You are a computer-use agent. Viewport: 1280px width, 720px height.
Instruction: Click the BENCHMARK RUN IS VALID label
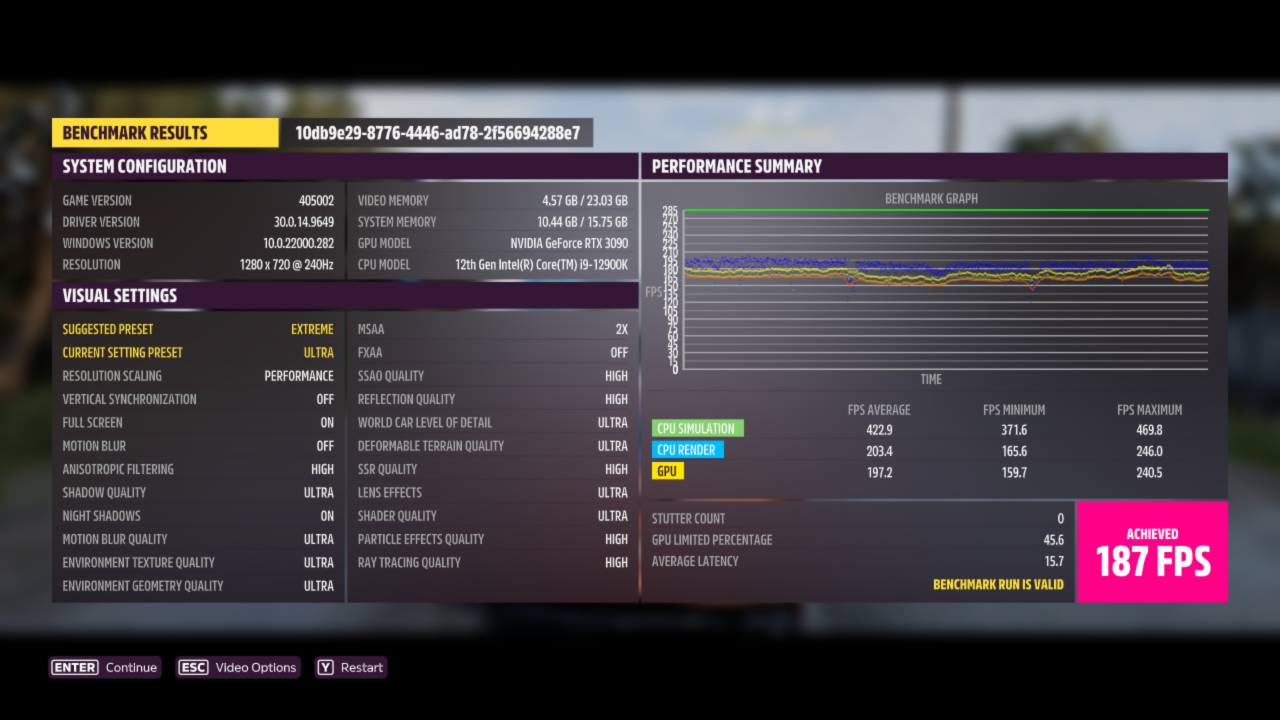coord(999,584)
